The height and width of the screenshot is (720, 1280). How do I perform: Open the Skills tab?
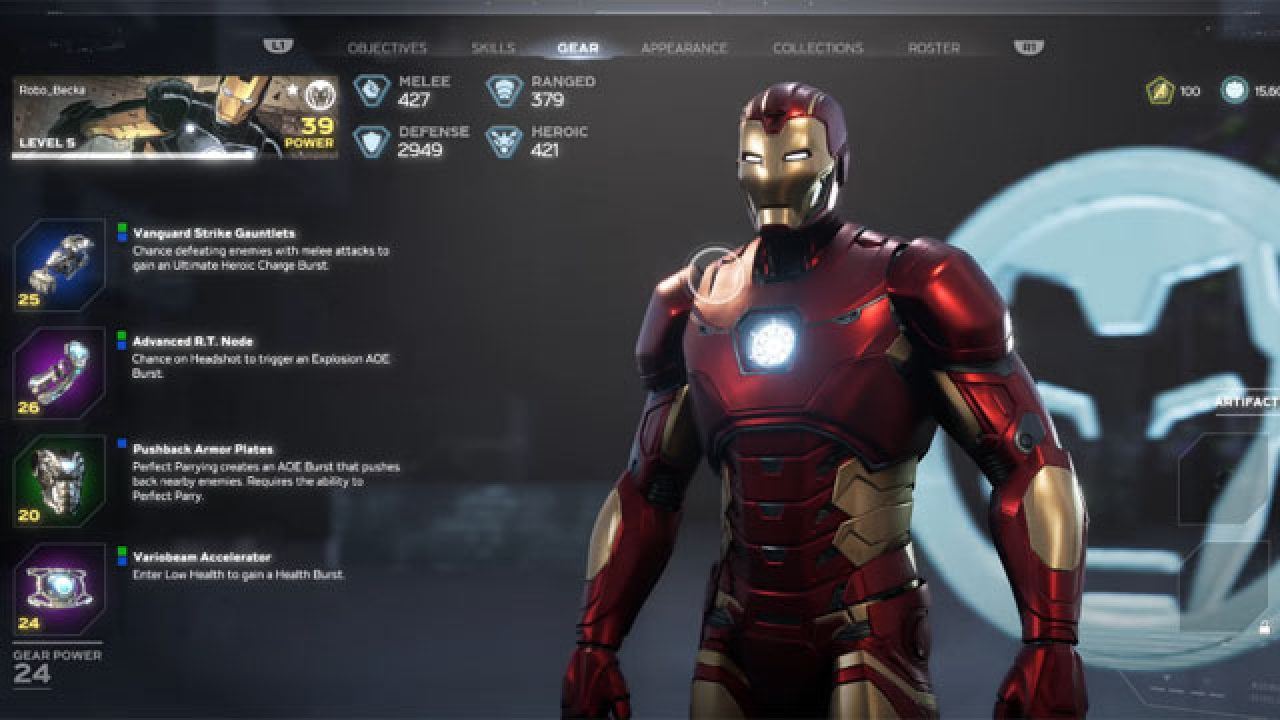point(493,48)
